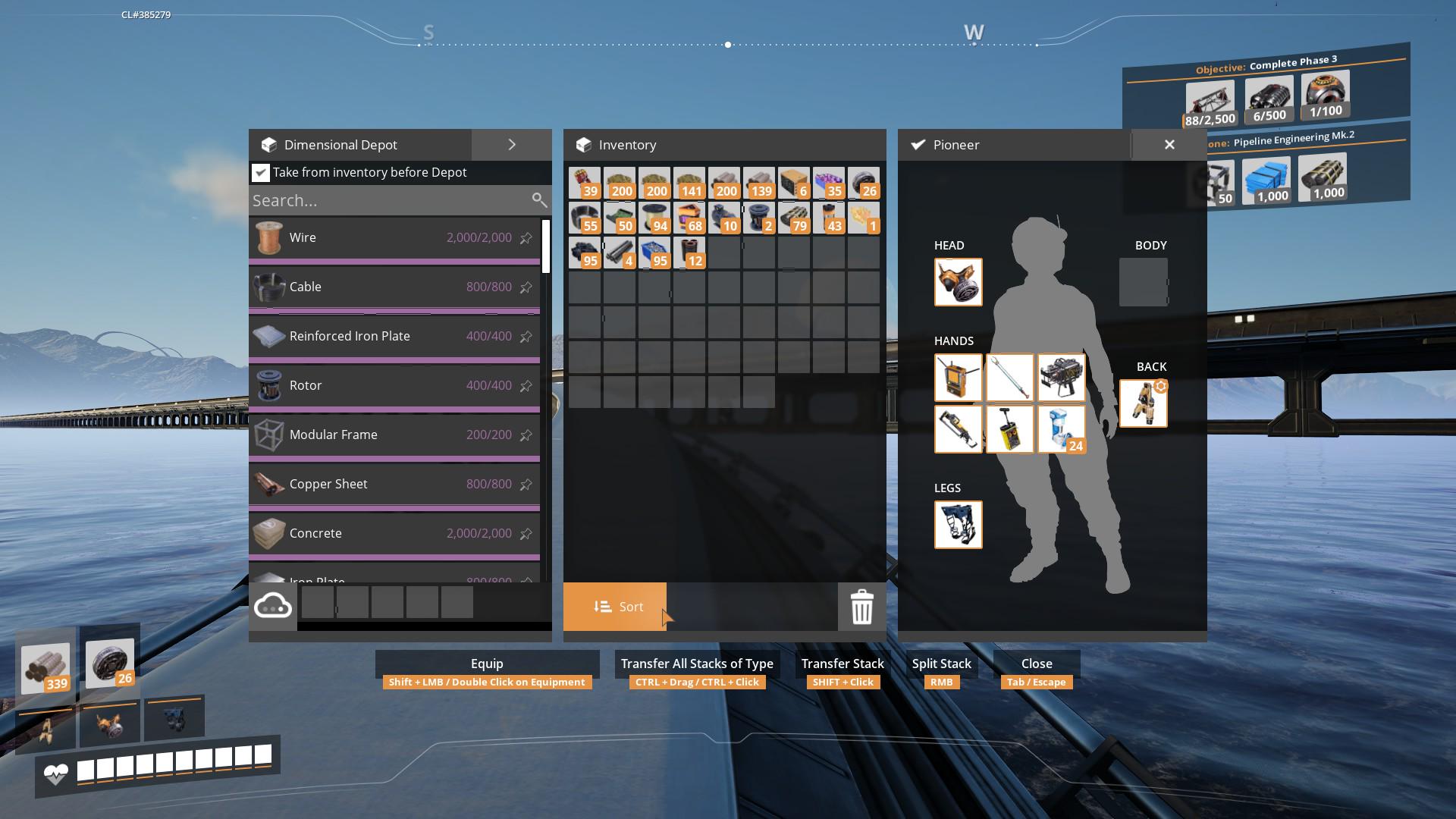Click the Chainsaw equipment icon
Screen dimensions: 1456x819
click(959, 428)
